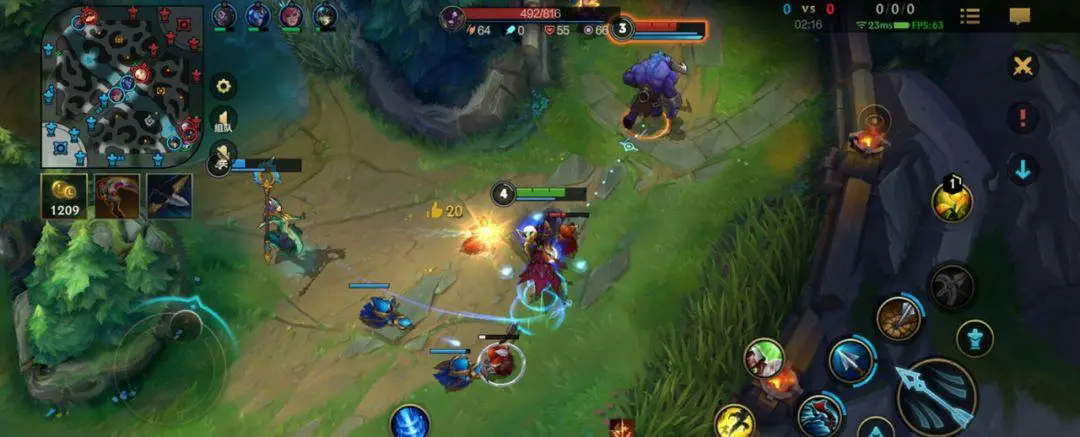
Task: Send the red exclamation danger ping
Action: point(1022,118)
